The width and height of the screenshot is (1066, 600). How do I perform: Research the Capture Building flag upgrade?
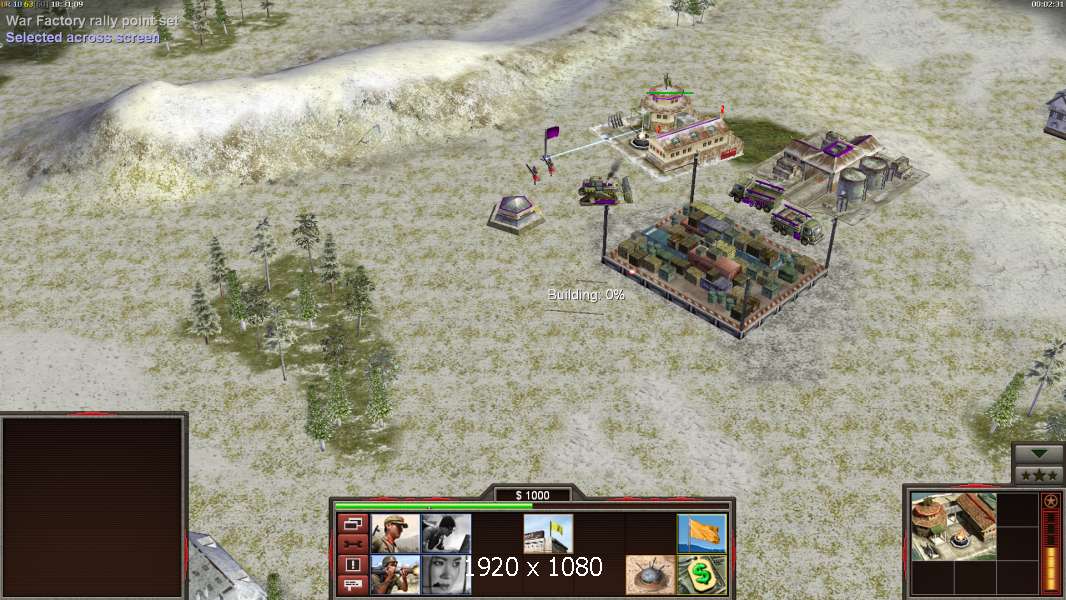(x=548, y=533)
